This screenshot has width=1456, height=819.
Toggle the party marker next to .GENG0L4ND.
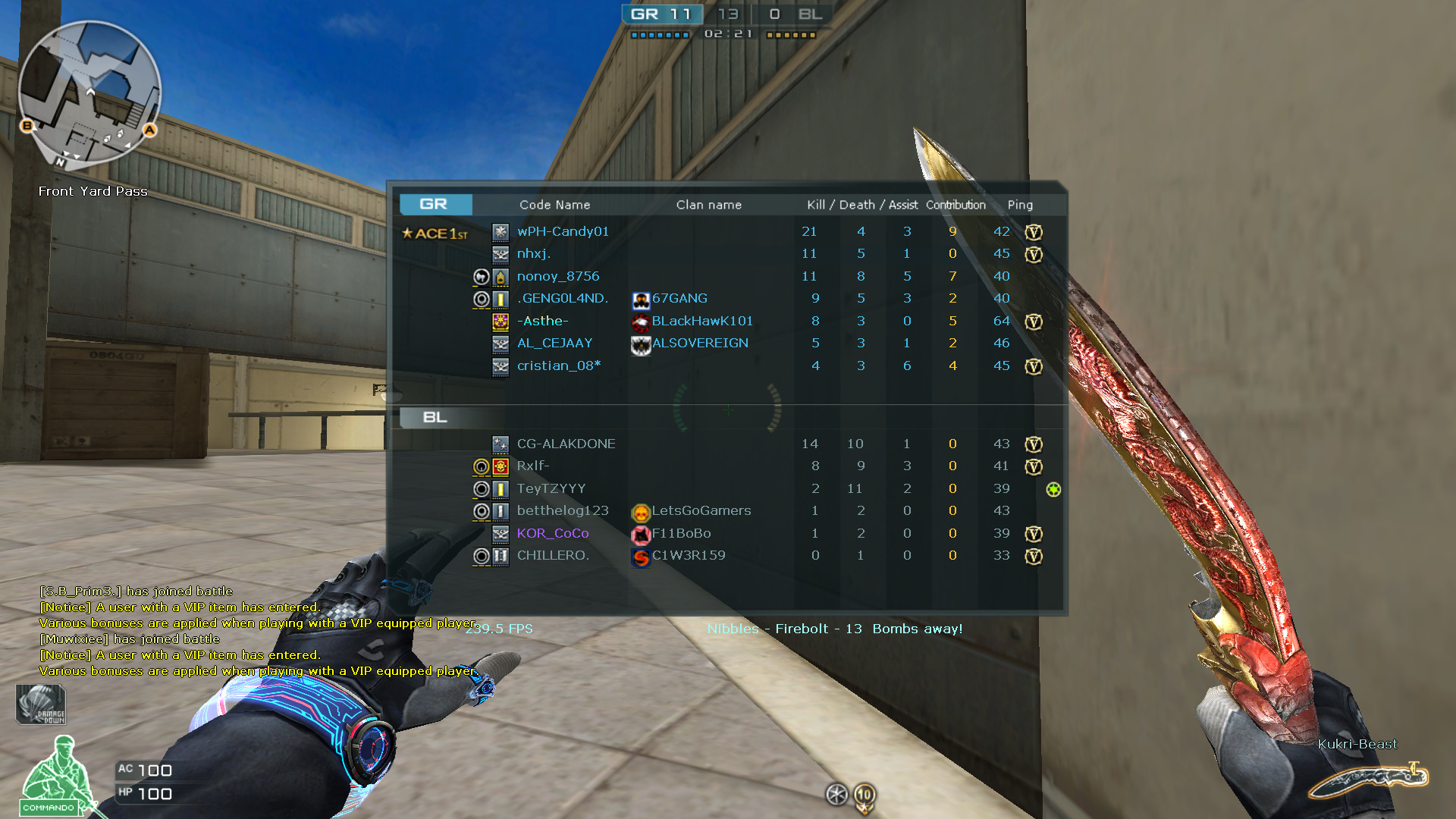click(x=482, y=299)
